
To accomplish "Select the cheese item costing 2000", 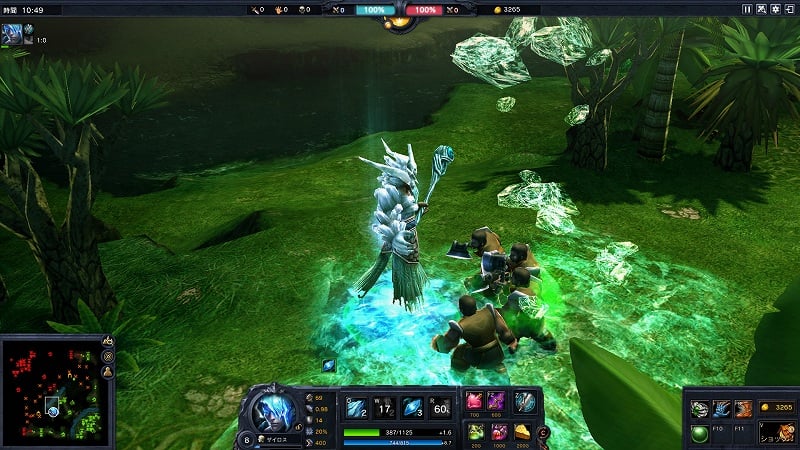I will [x=524, y=432].
